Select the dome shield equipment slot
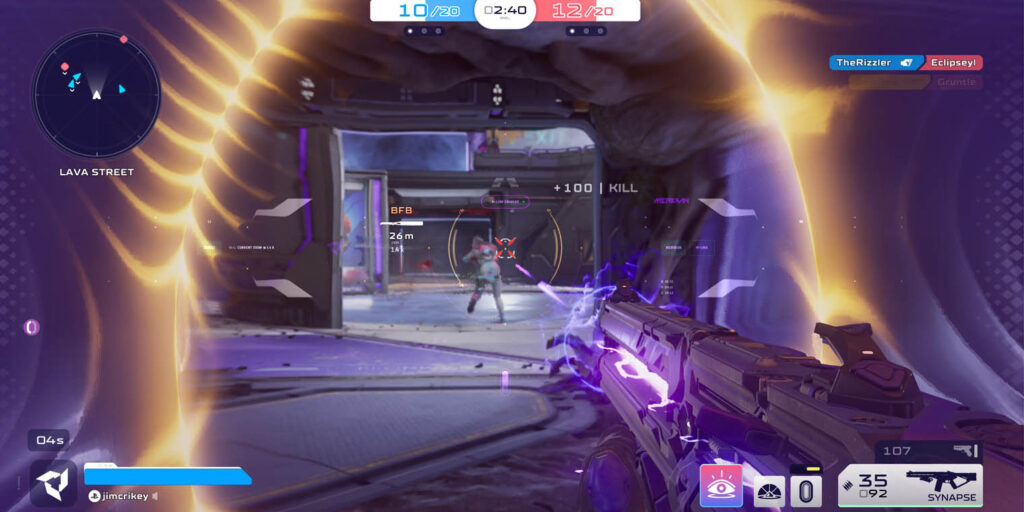This screenshot has height=512, width=1024. point(768,490)
